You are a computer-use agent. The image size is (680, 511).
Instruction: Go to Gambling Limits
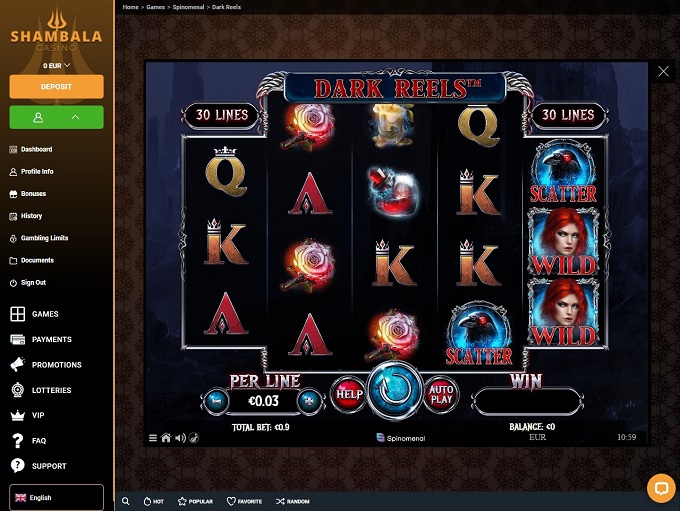point(44,238)
